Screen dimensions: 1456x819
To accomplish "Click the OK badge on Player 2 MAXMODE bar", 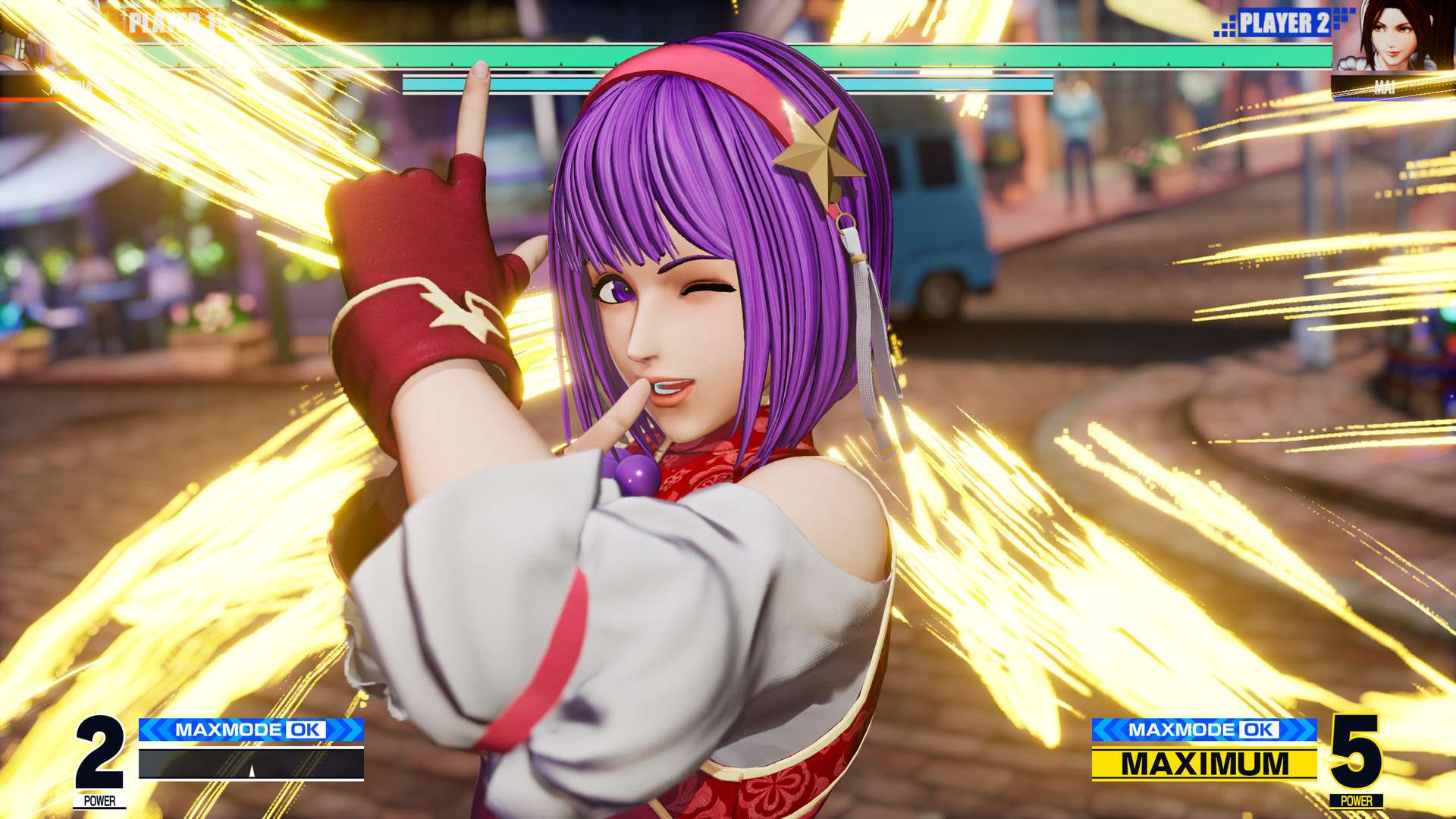I will tap(1260, 730).
